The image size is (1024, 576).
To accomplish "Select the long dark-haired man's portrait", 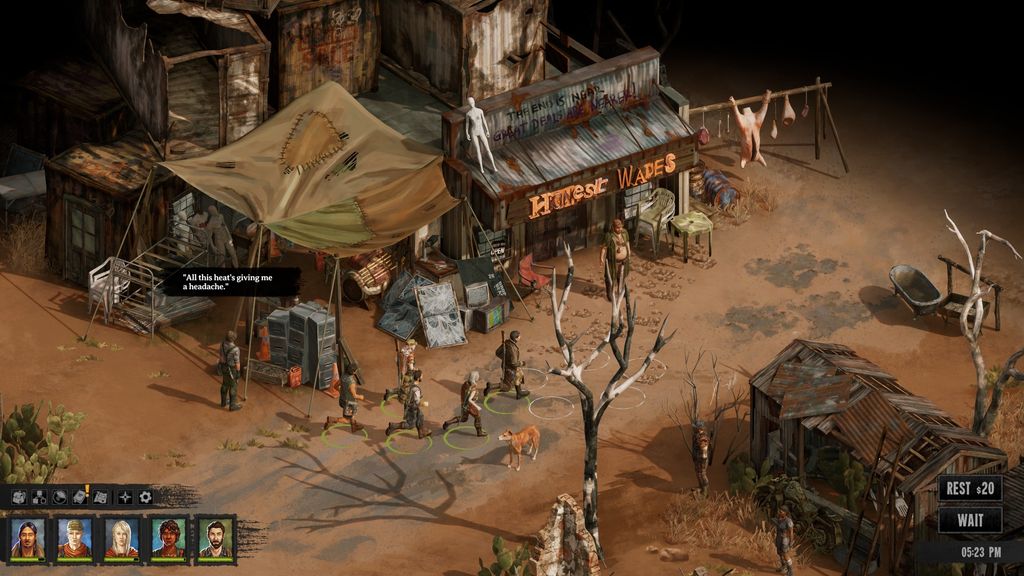I will point(27,537).
